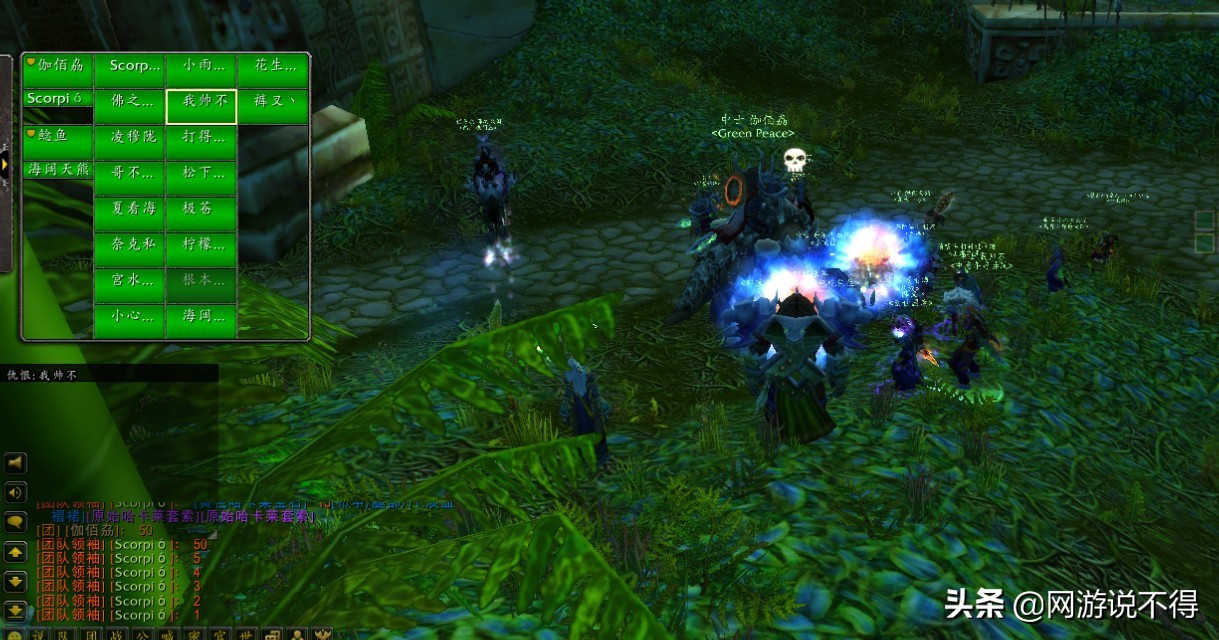The image size is (1219, 640).
Task: Toggle the speaker sound icon button
Action: (16, 492)
